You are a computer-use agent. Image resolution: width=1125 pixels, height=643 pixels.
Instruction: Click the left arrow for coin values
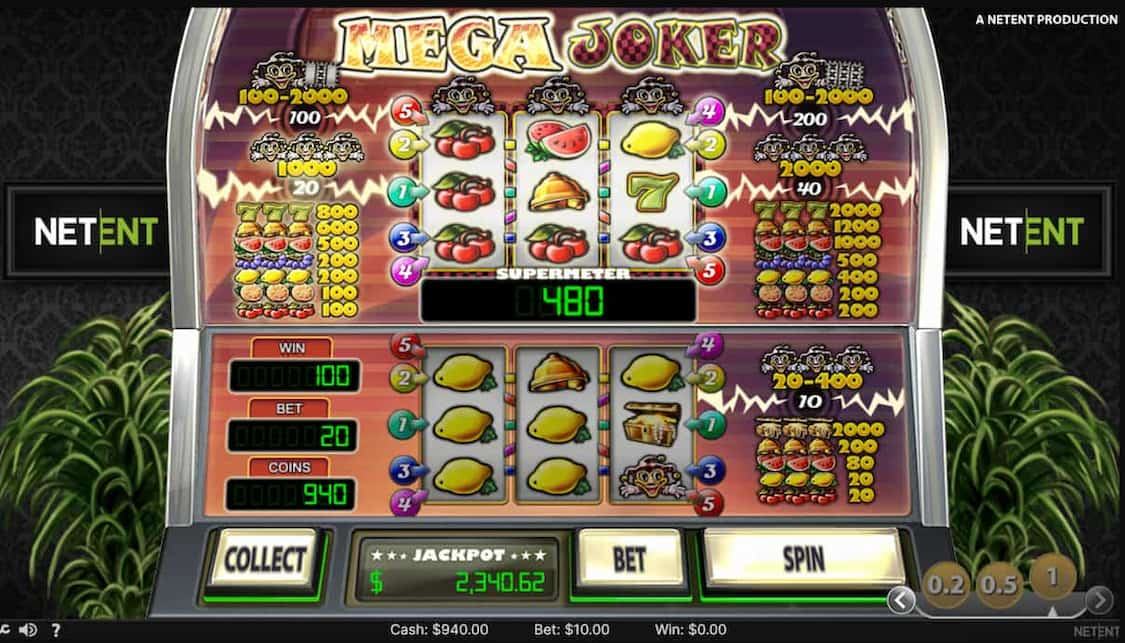tap(902, 600)
